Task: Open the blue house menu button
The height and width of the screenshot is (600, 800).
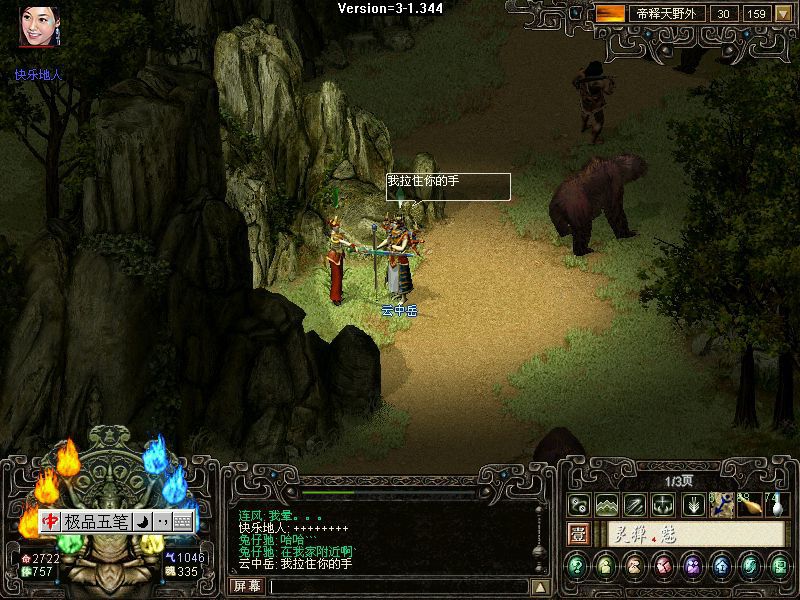Action: tap(721, 567)
